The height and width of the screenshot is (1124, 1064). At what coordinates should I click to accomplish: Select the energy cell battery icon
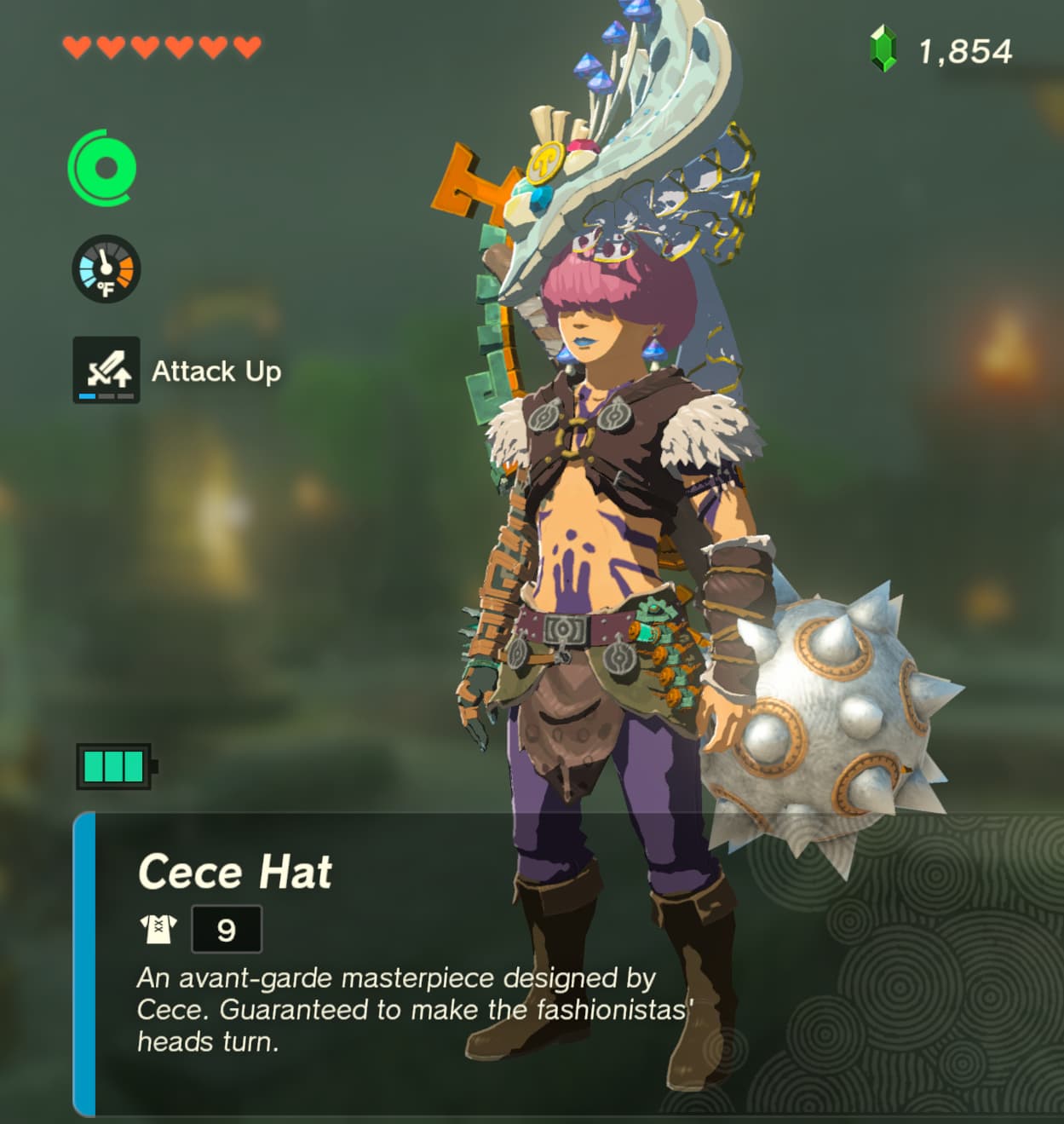116,766
